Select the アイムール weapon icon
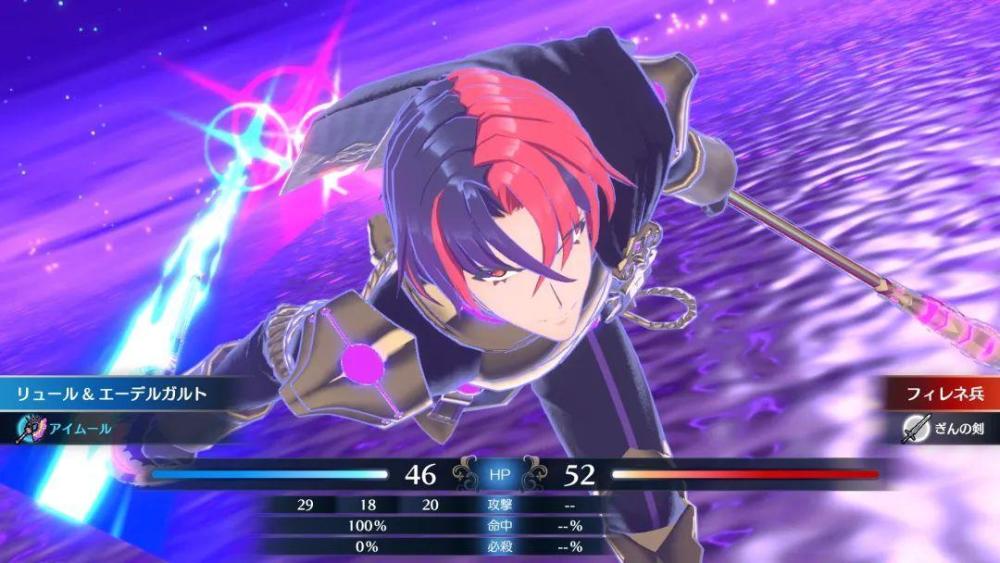The width and height of the screenshot is (1000, 563). [31, 427]
